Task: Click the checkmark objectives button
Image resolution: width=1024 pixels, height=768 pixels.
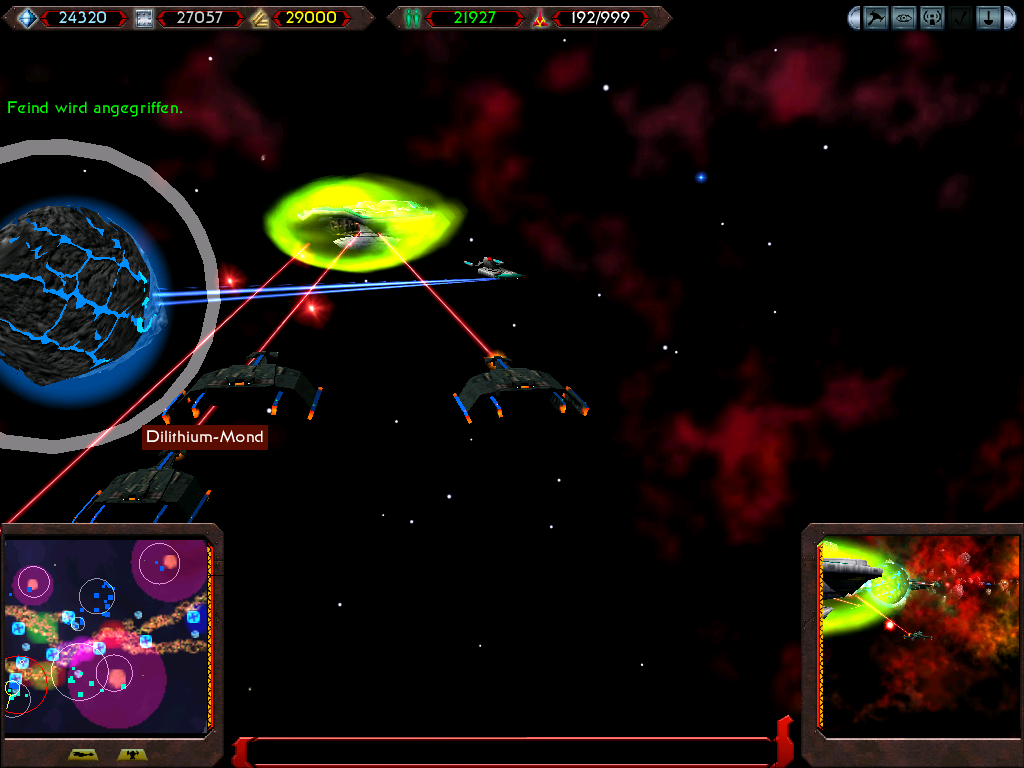Action: (959, 18)
